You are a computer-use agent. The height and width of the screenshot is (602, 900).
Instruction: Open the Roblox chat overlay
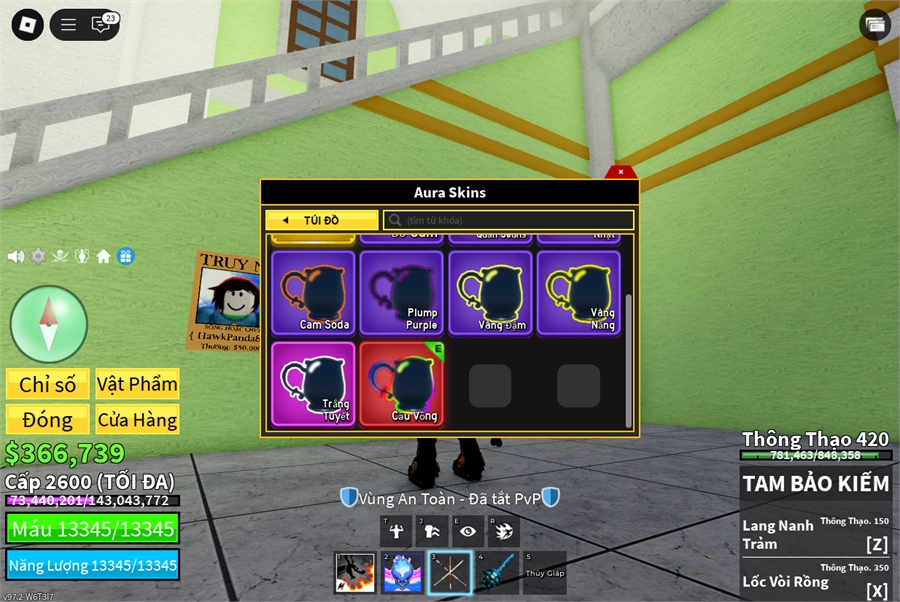point(102,25)
